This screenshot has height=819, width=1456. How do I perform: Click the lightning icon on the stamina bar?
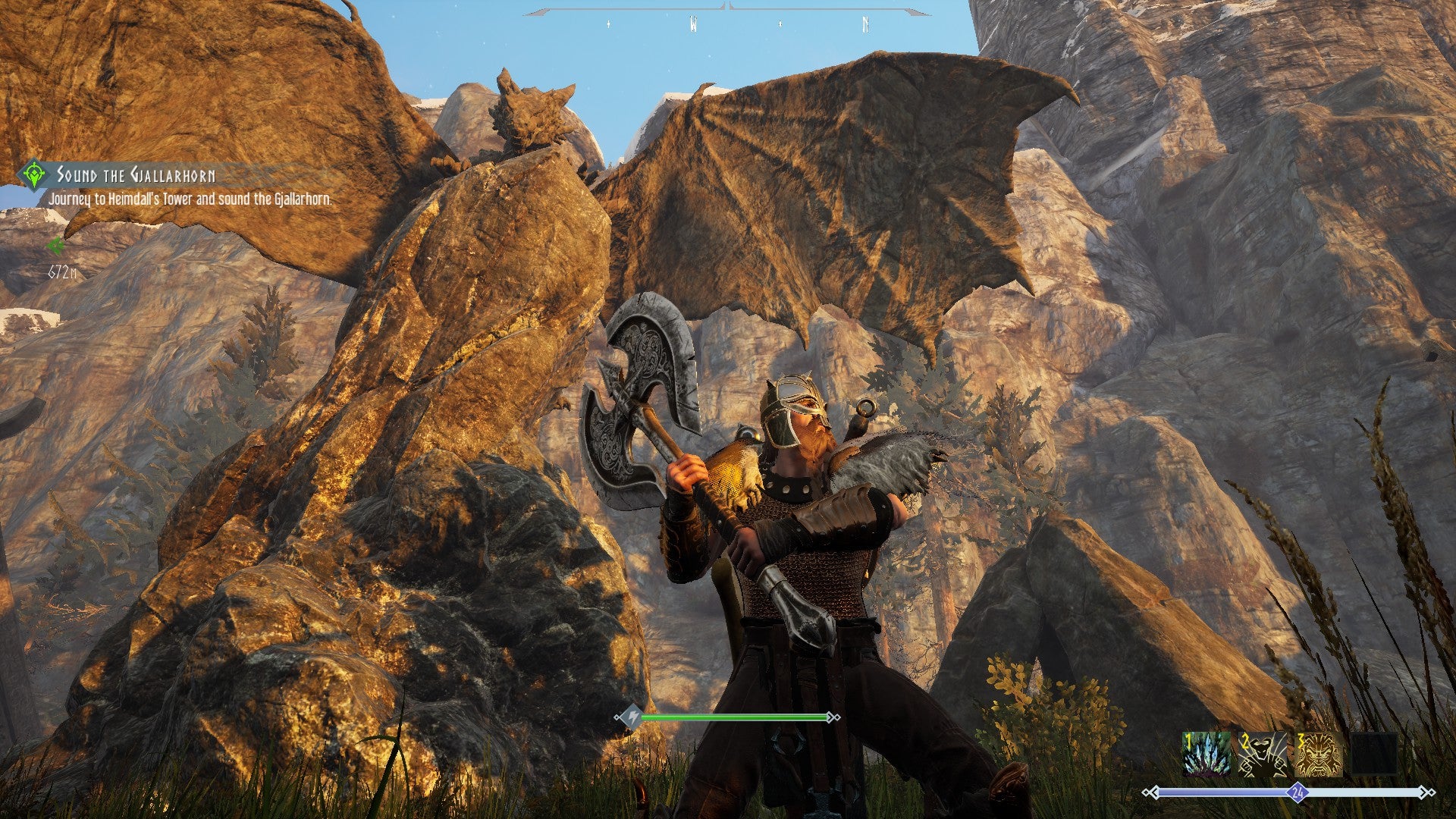pos(634,717)
